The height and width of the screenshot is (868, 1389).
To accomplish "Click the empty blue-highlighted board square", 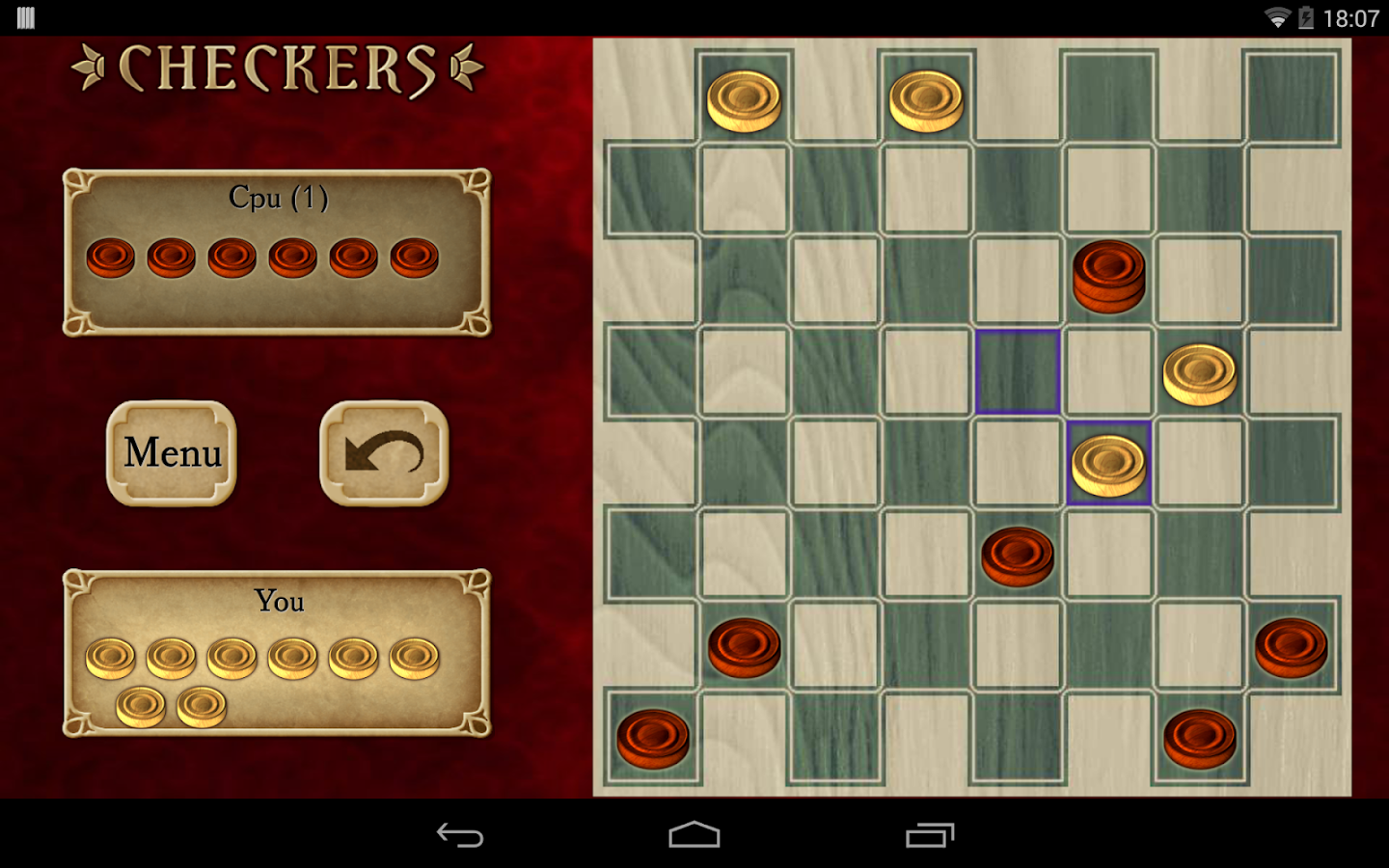I will click(x=1016, y=372).
